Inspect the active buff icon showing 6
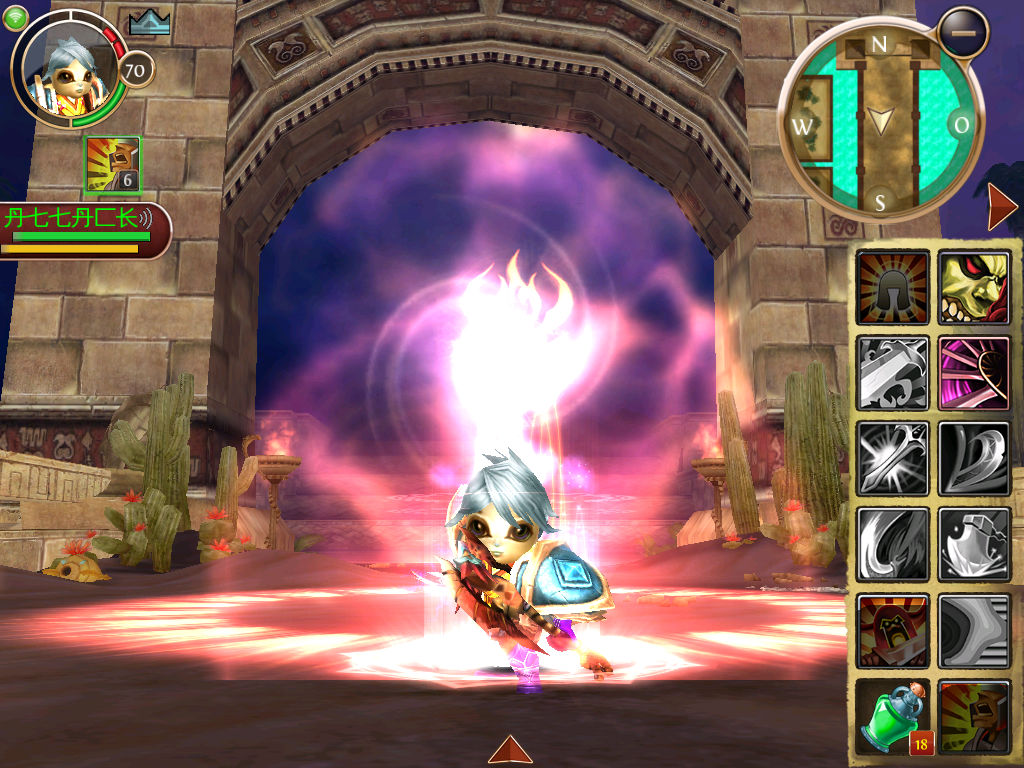This screenshot has width=1024, height=768. 113,165
